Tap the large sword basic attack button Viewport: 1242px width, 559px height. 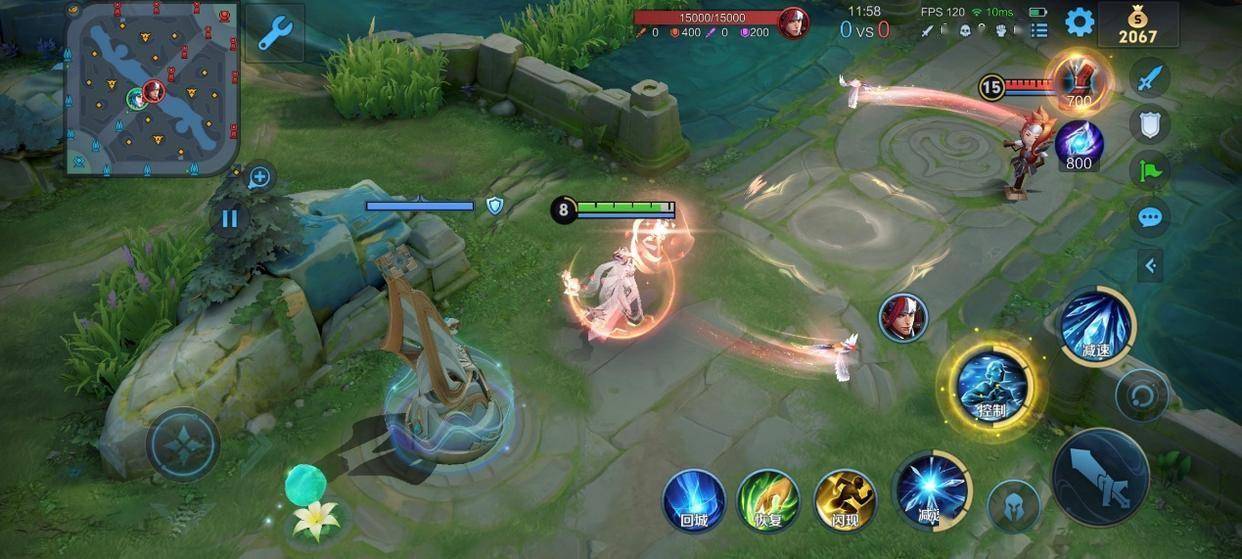pos(1101,477)
